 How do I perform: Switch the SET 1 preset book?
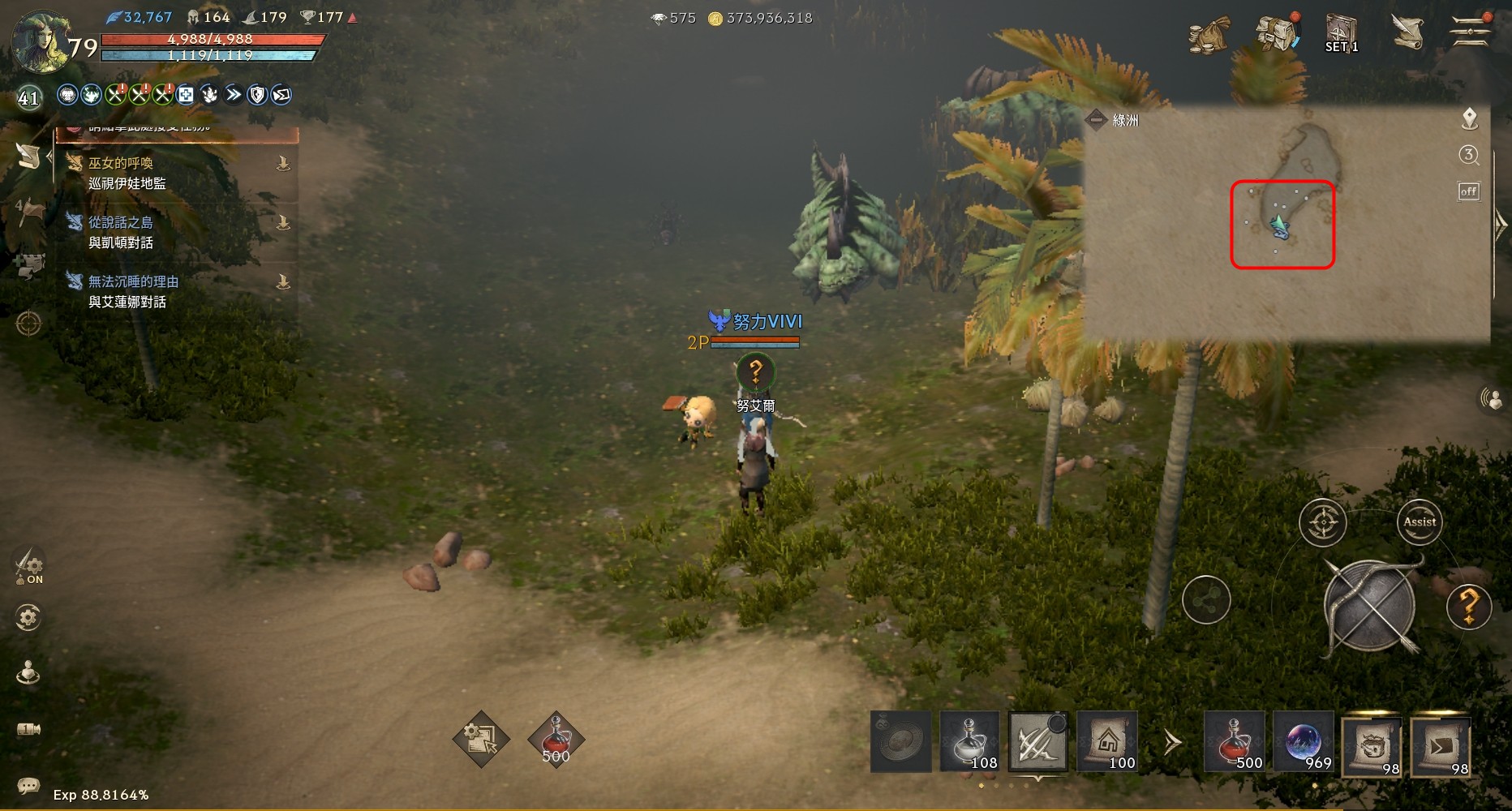(x=1341, y=33)
